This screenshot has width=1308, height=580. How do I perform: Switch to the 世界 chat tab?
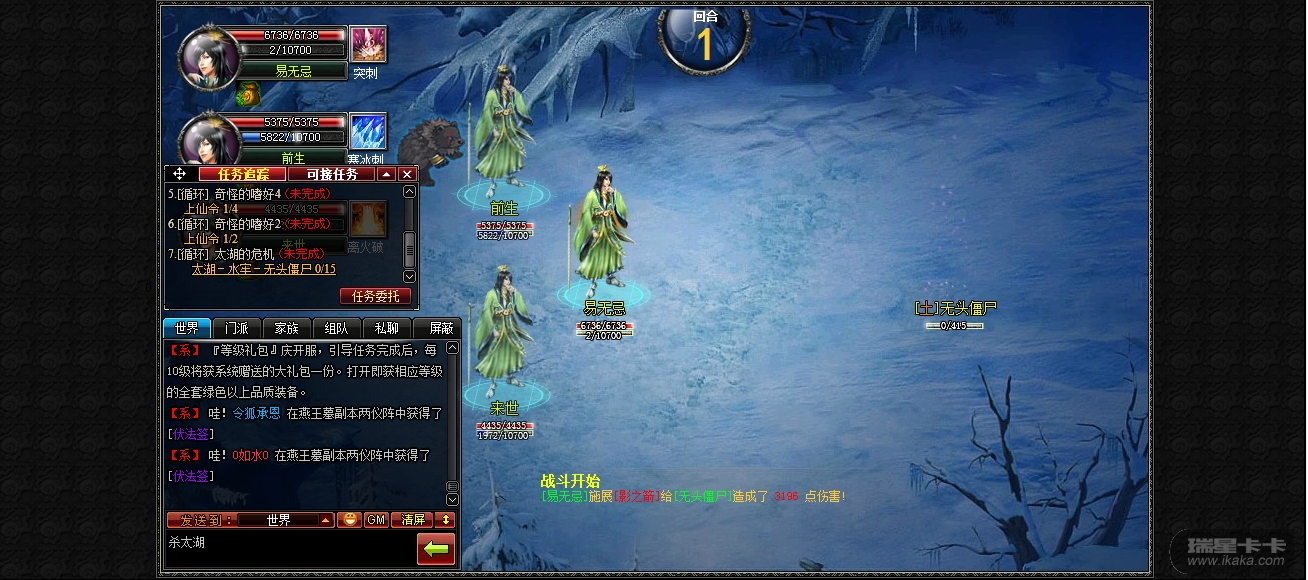pos(187,328)
